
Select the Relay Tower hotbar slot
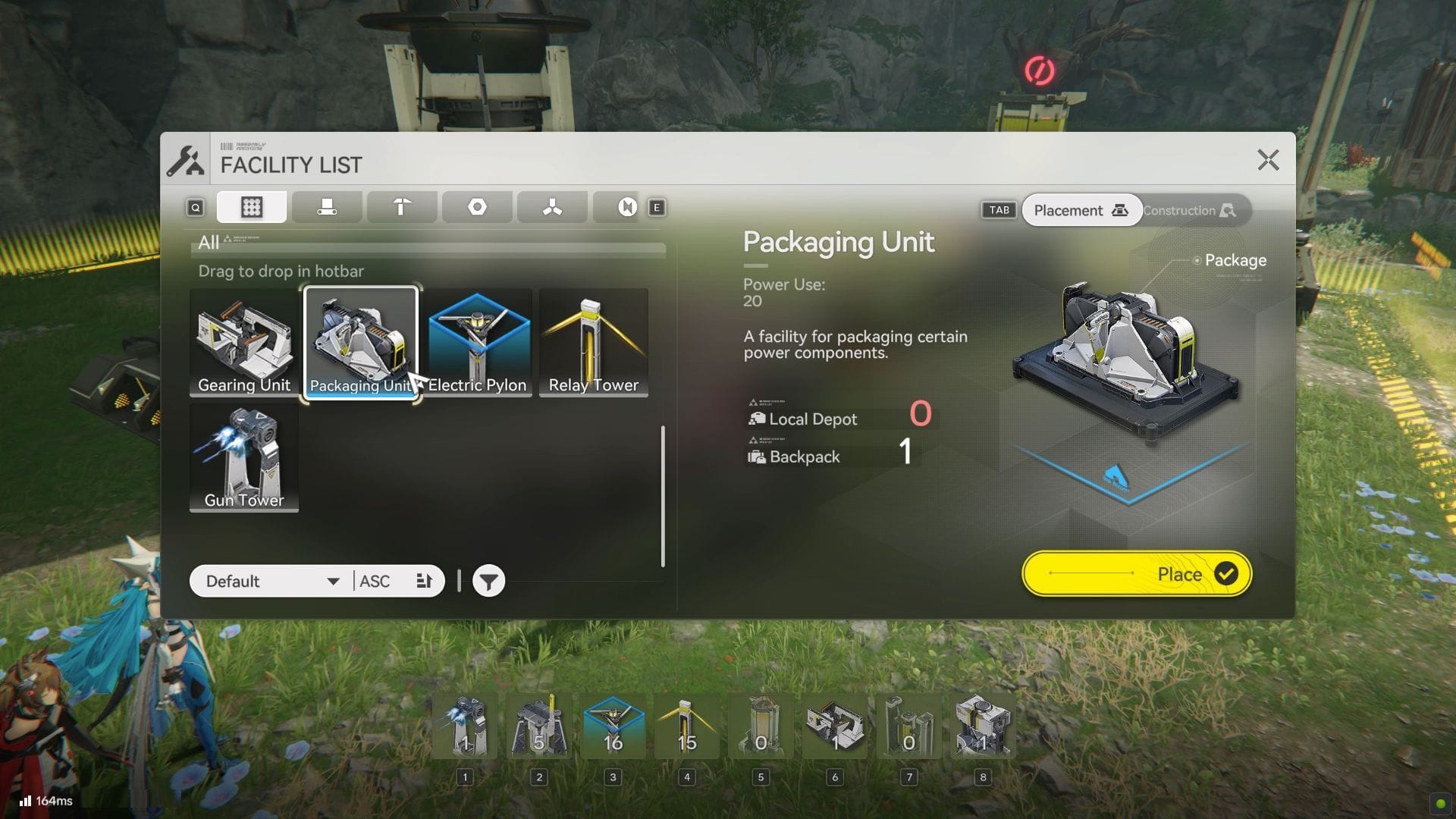pos(686,726)
